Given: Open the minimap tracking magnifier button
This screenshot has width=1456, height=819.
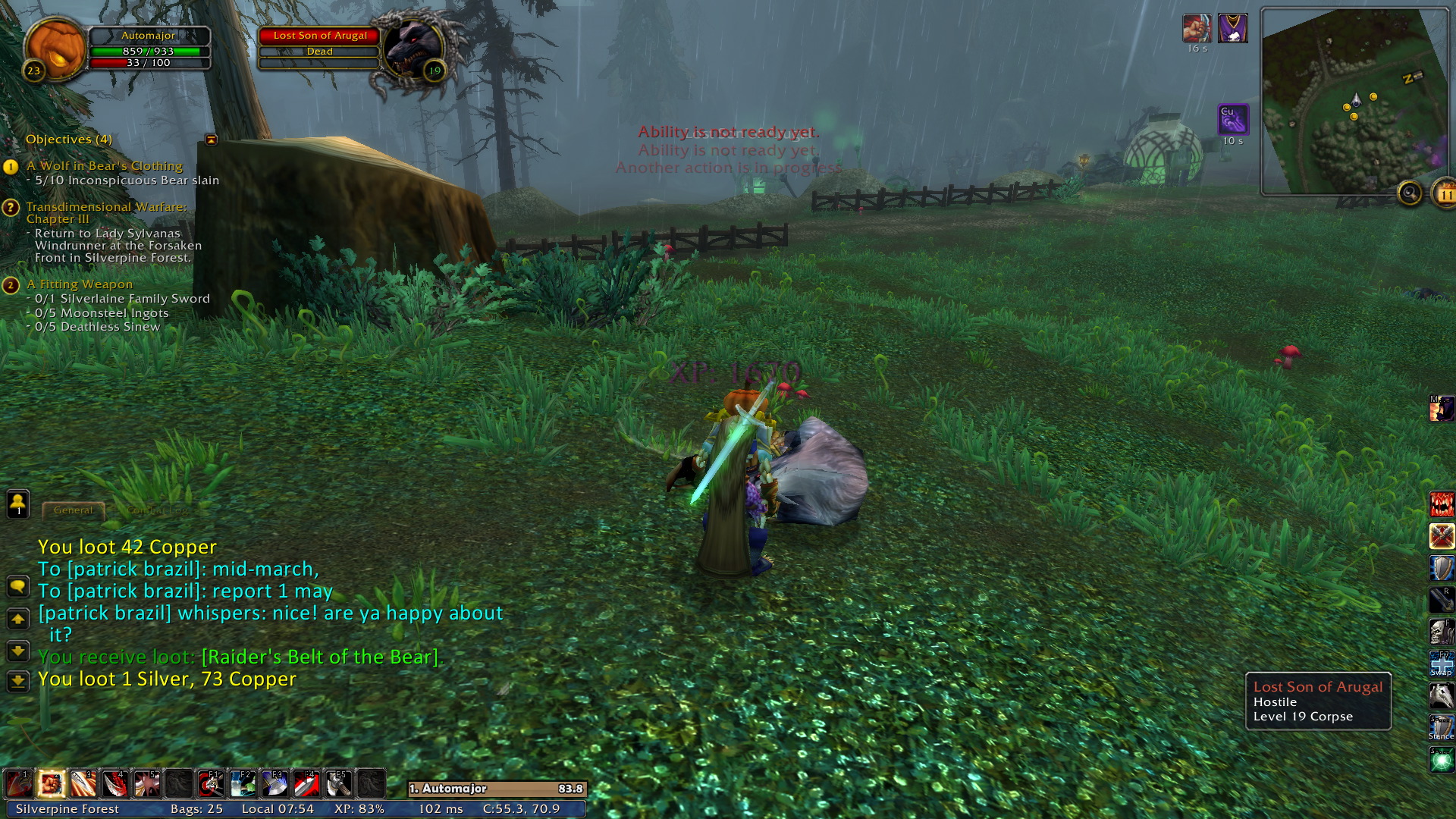Looking at the screenshot, I should pos(1410,194).
